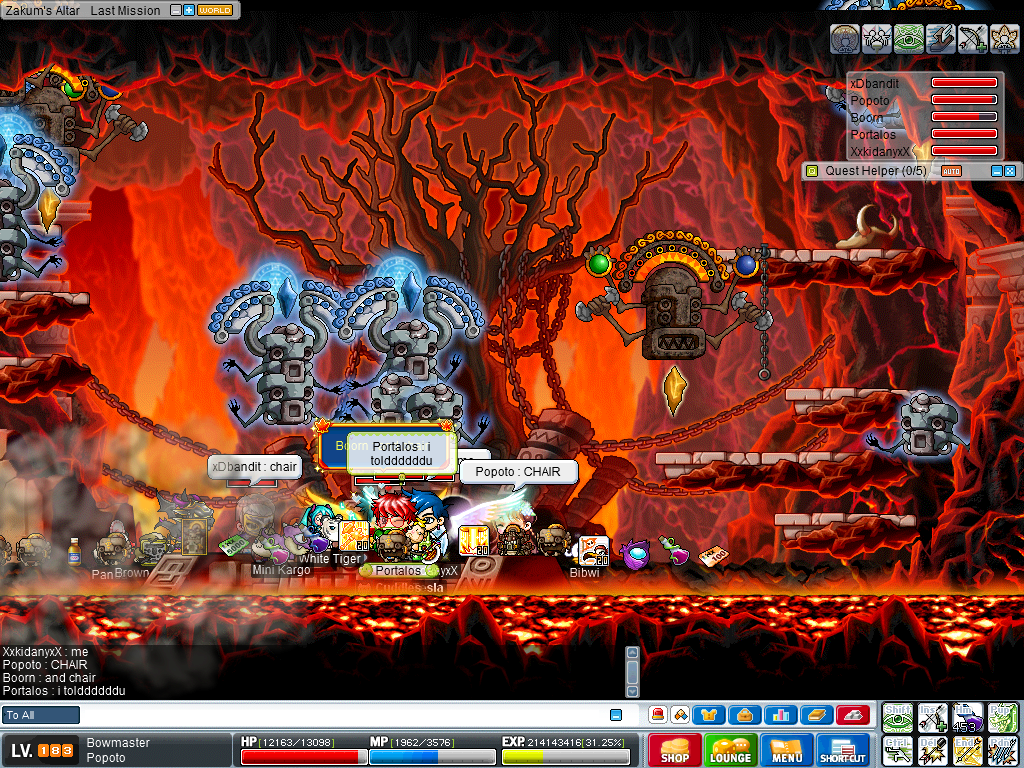1024x768 pixels.
Task: Open the Menu button
Action: coord(787,750)
